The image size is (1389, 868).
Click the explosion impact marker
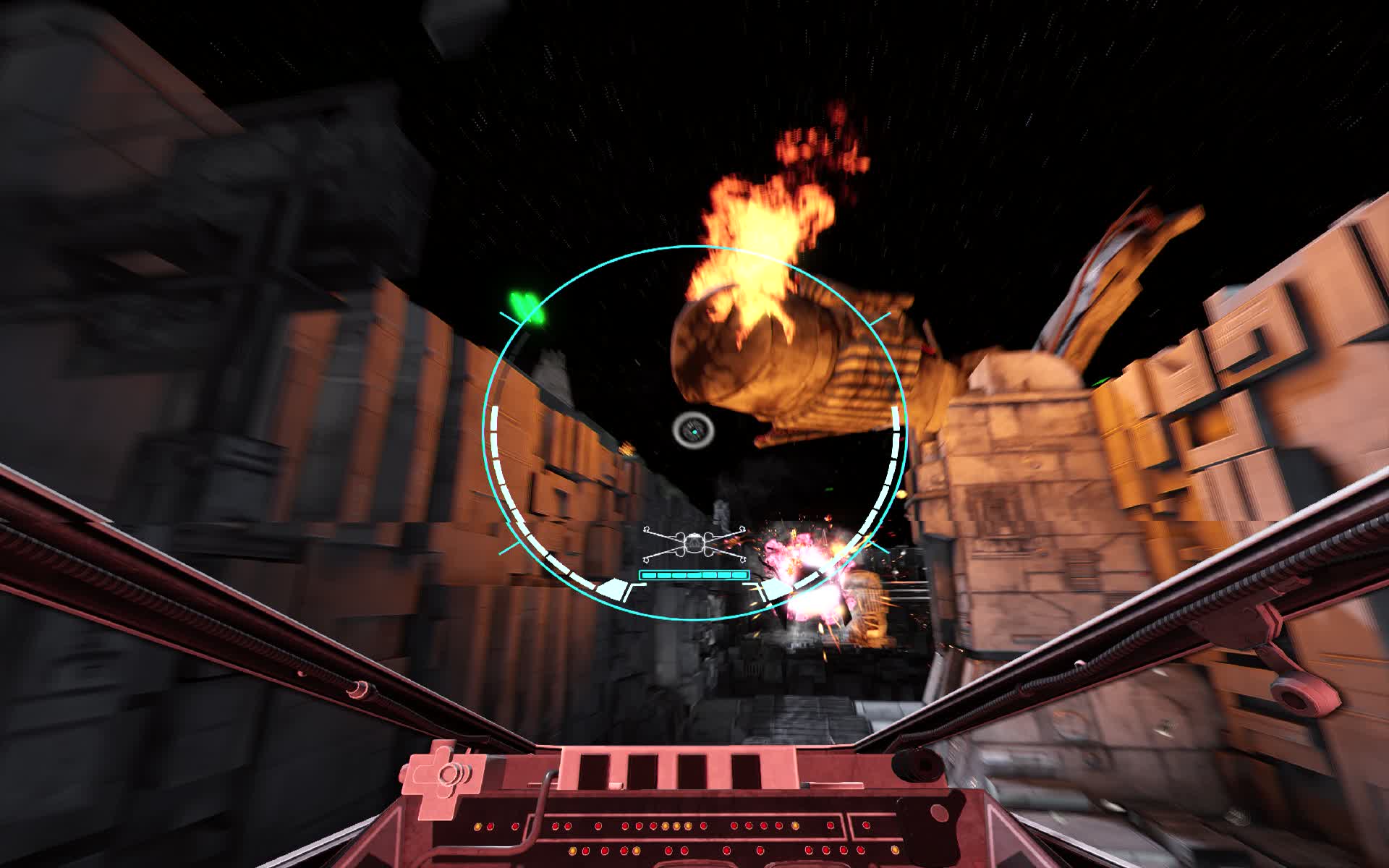(817, 579)
